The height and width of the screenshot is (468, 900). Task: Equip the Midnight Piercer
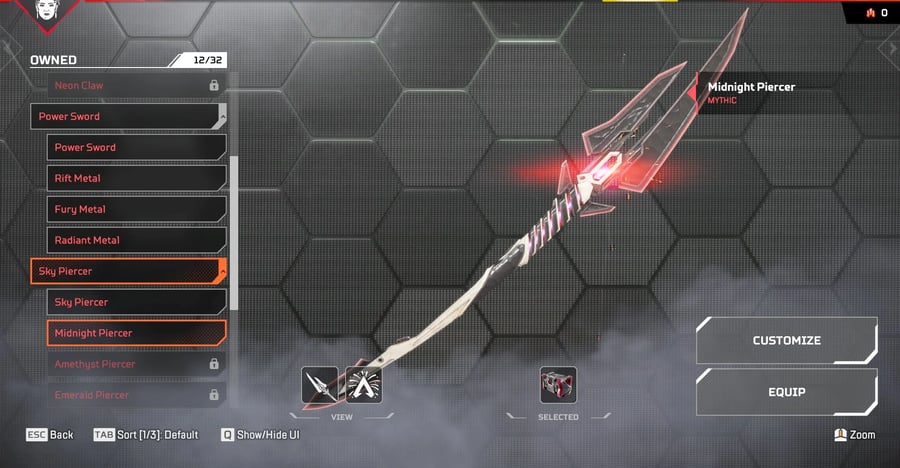[786, 392]
